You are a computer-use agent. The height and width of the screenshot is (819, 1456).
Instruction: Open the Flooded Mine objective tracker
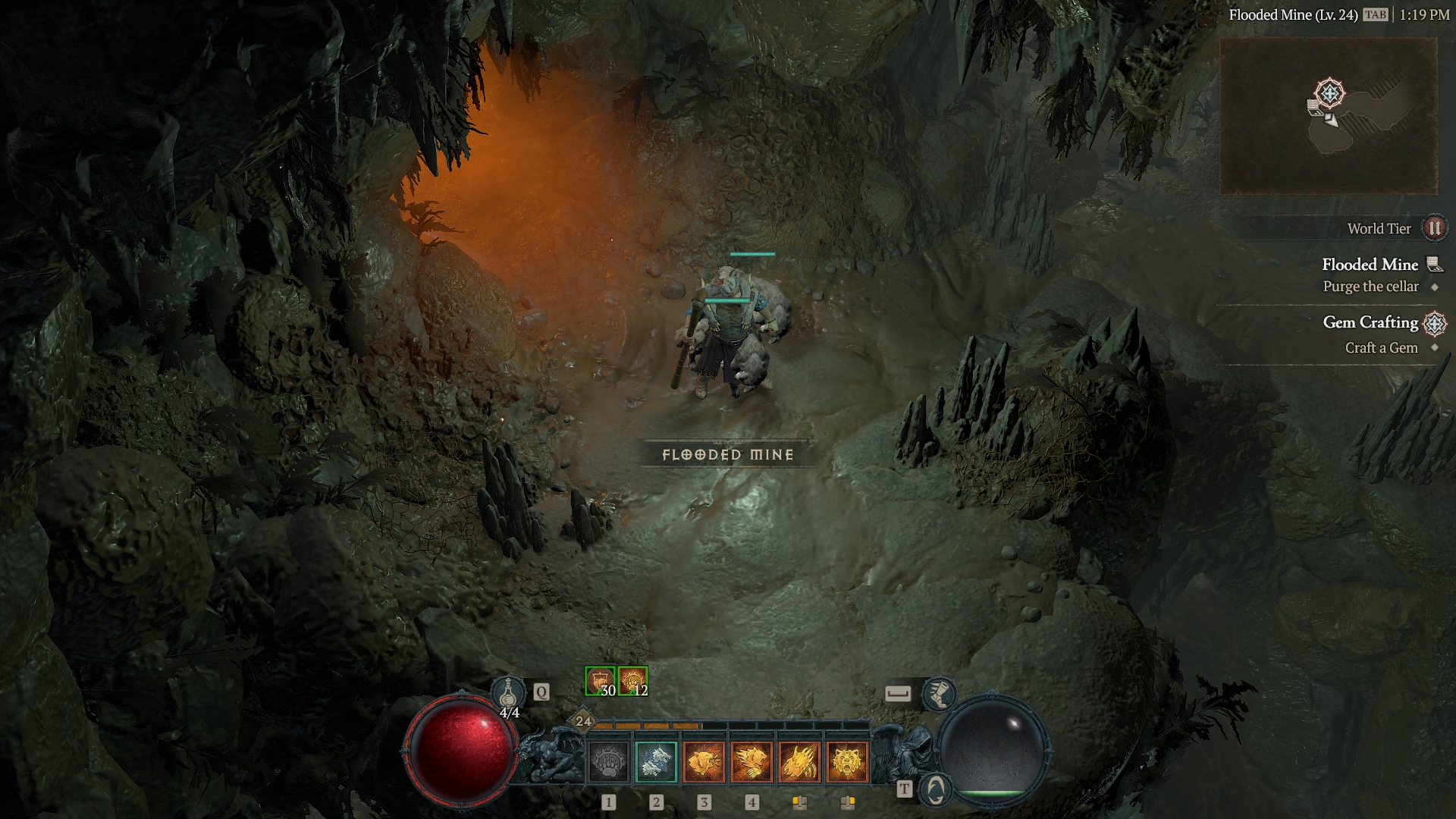[x=1370, y=265]
